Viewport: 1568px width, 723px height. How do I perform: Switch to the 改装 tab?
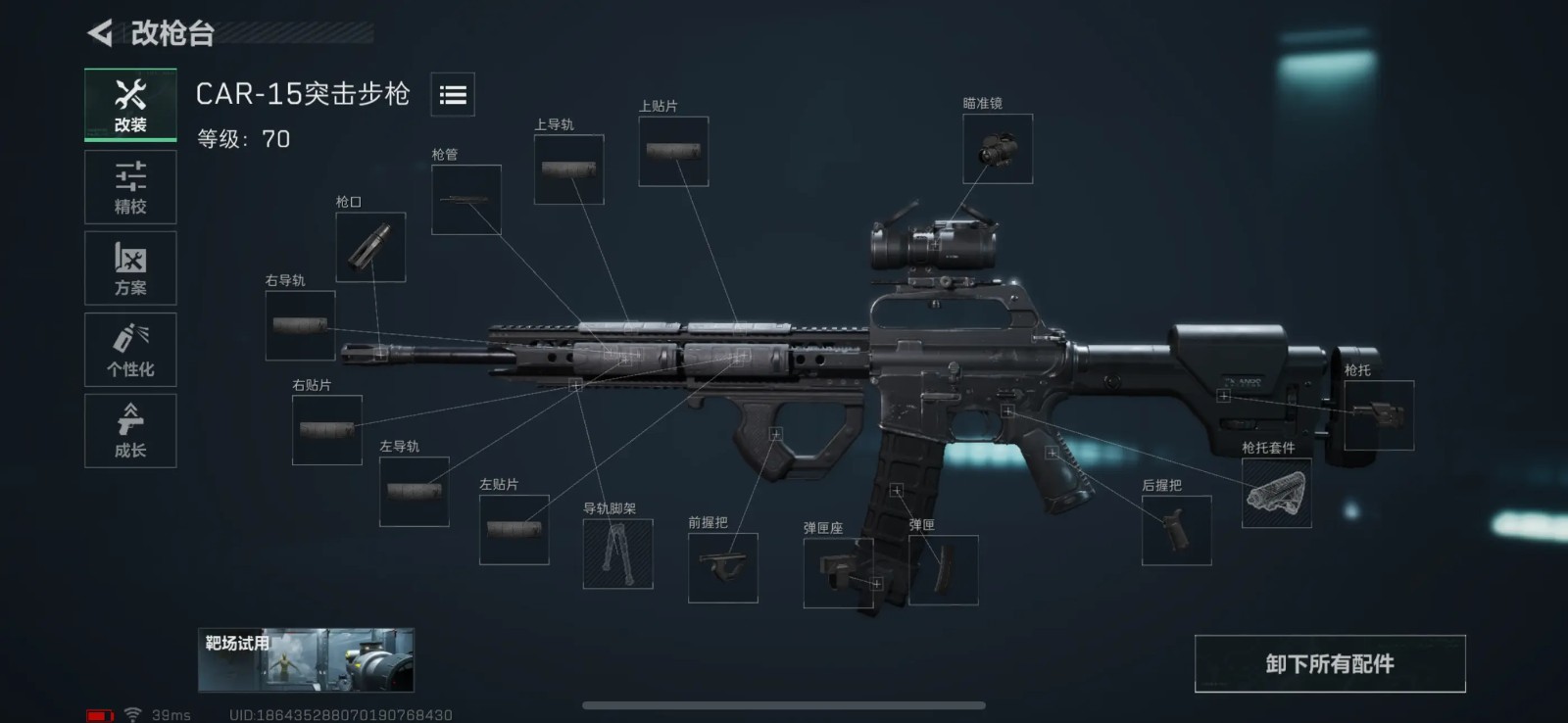coord(130,105)
